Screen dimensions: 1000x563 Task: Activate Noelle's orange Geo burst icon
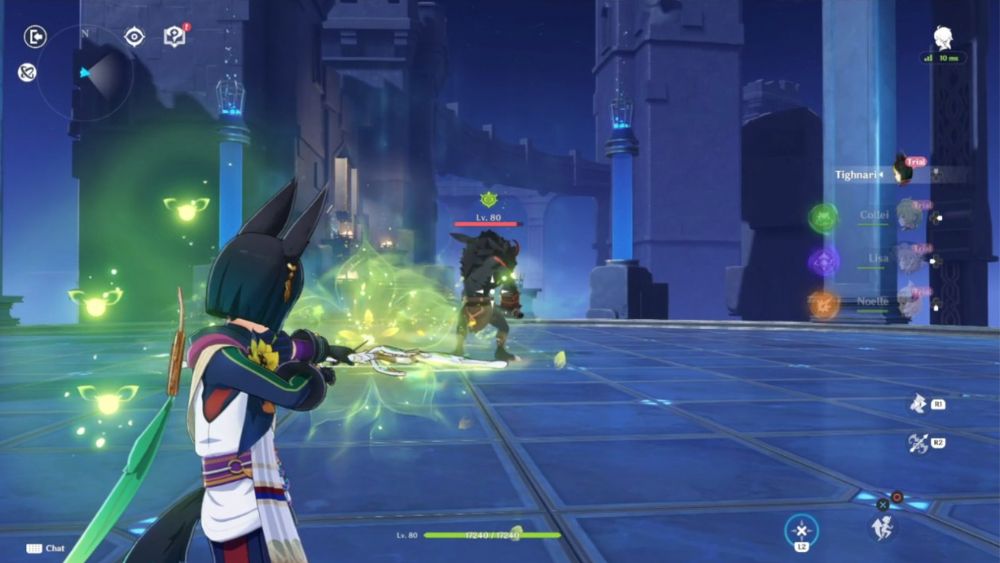824,305
